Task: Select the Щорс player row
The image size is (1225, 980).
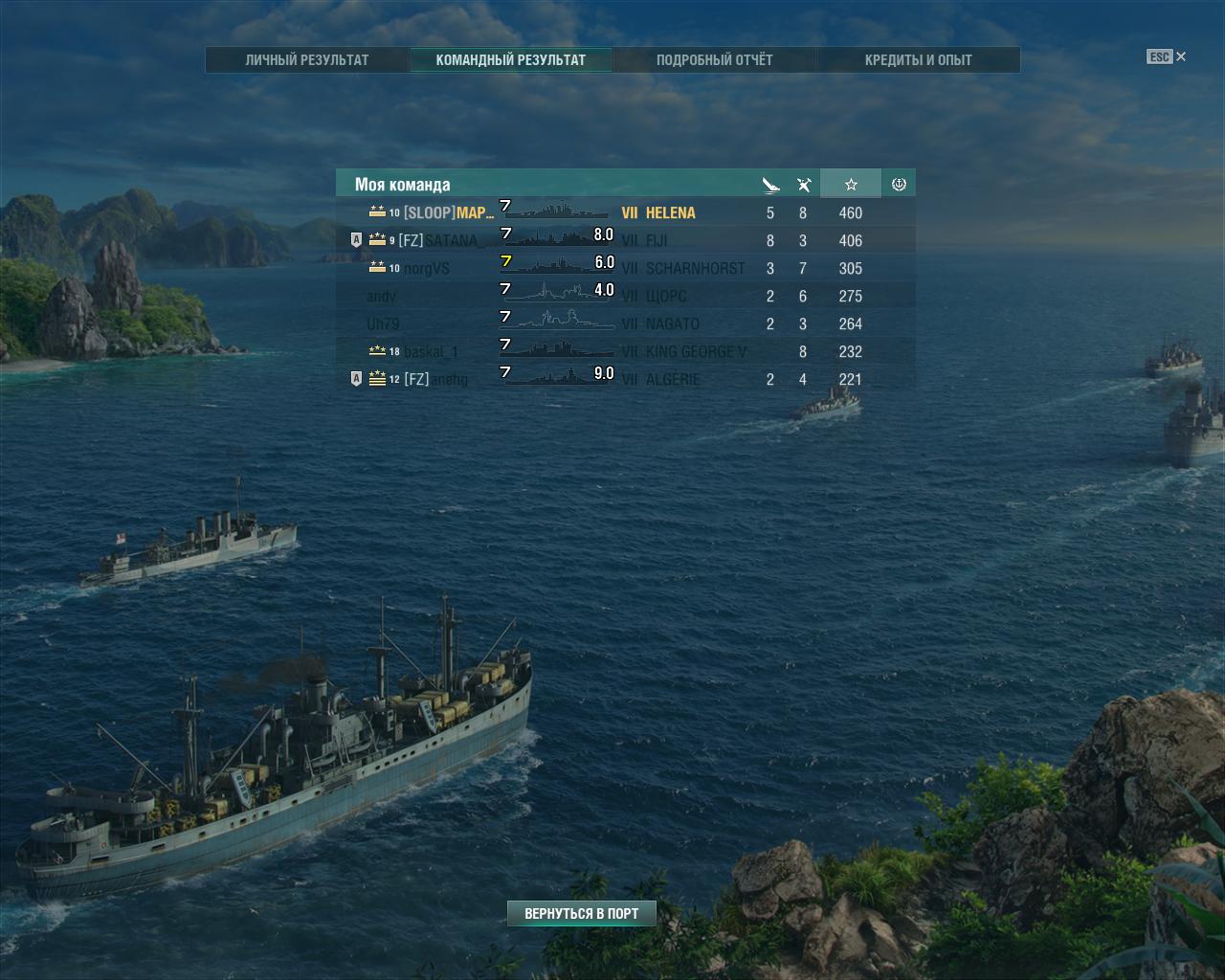Action: tap(626, 296)
